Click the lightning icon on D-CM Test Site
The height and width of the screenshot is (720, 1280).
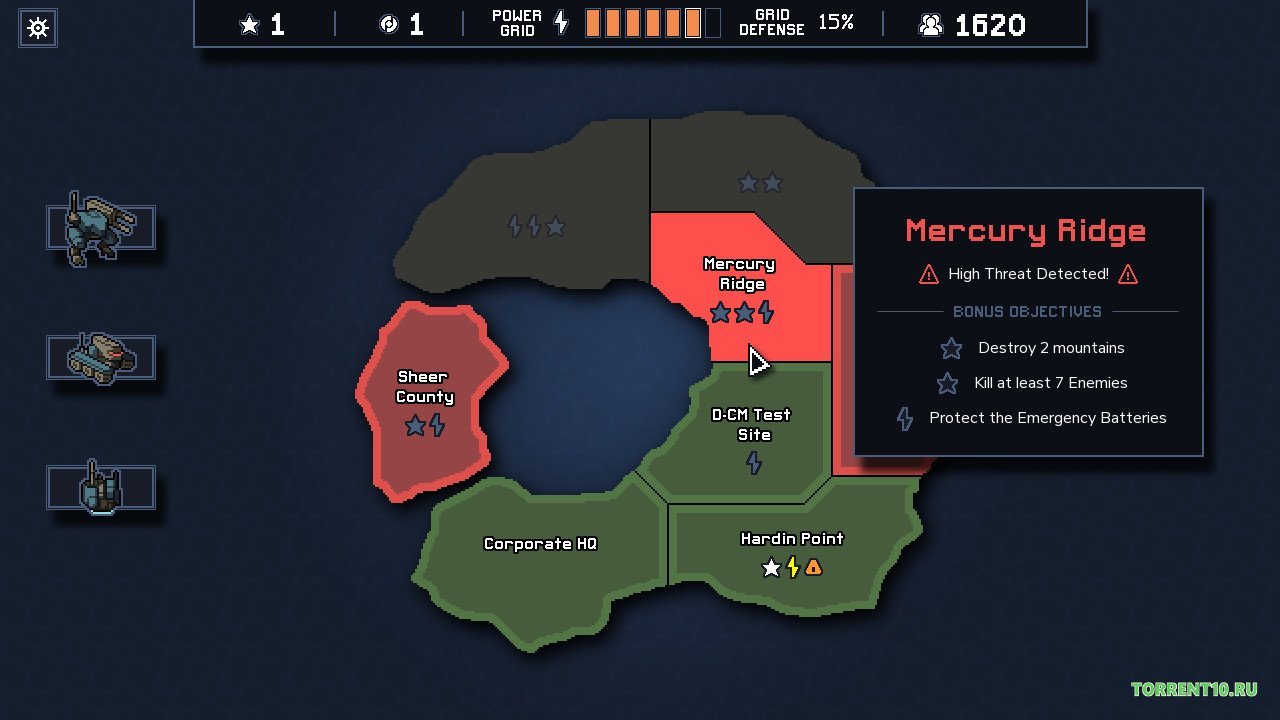coord(755,463)
